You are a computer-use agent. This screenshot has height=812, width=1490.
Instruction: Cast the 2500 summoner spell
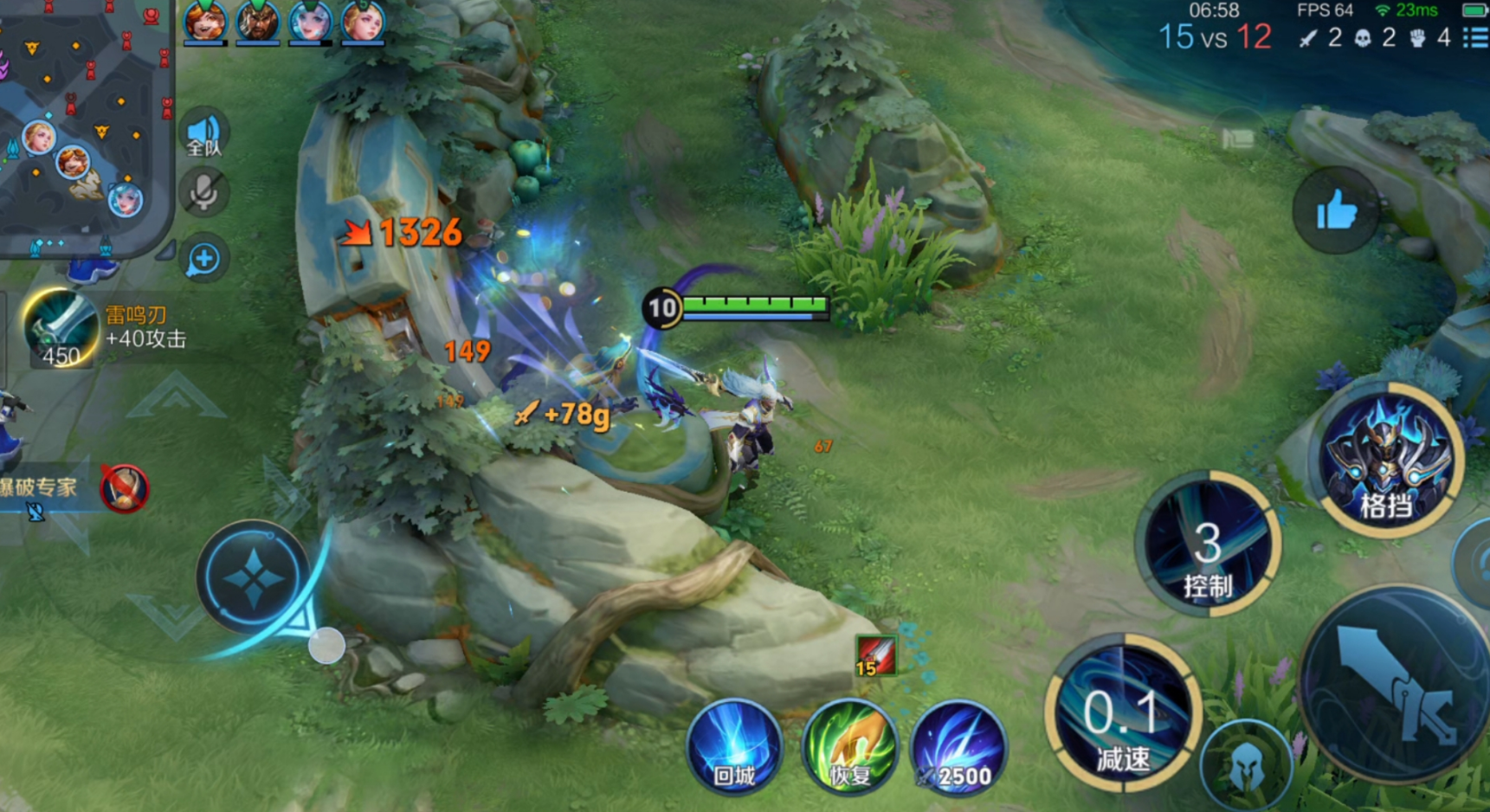[x=958, y=746]
